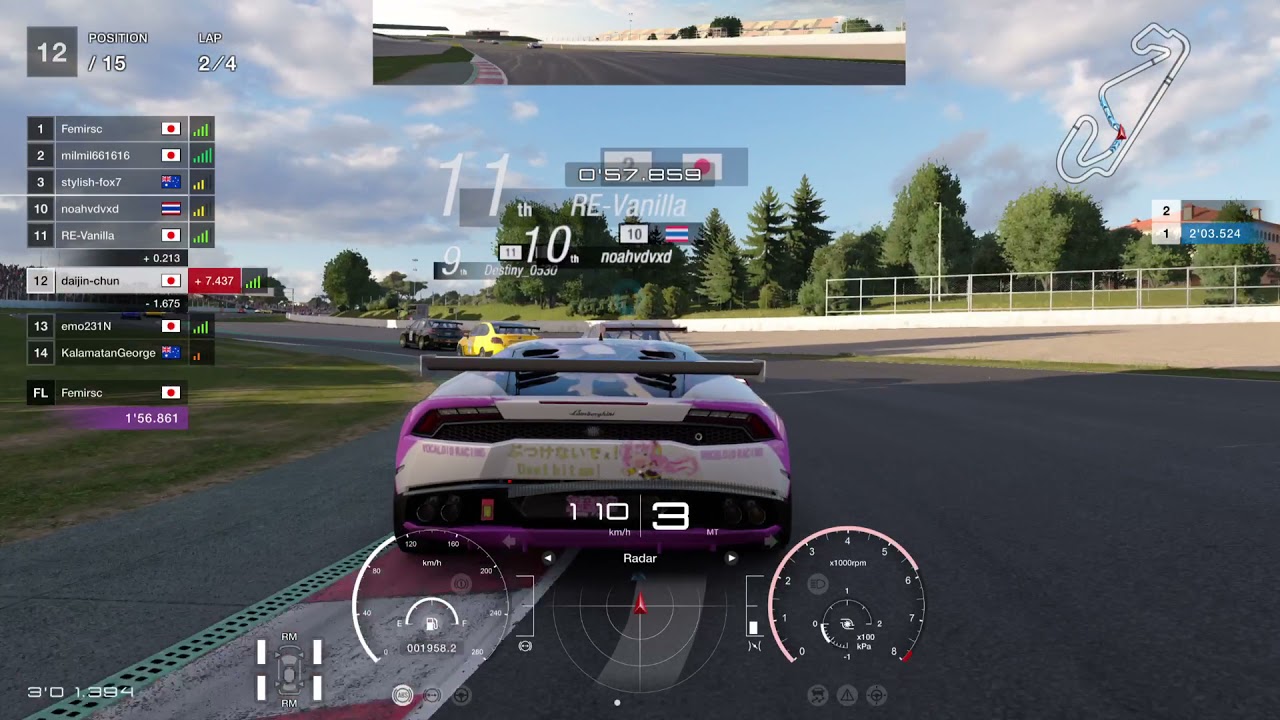Select the fuel pump gauge icon
1280x720 pixels.
[431, 625]
